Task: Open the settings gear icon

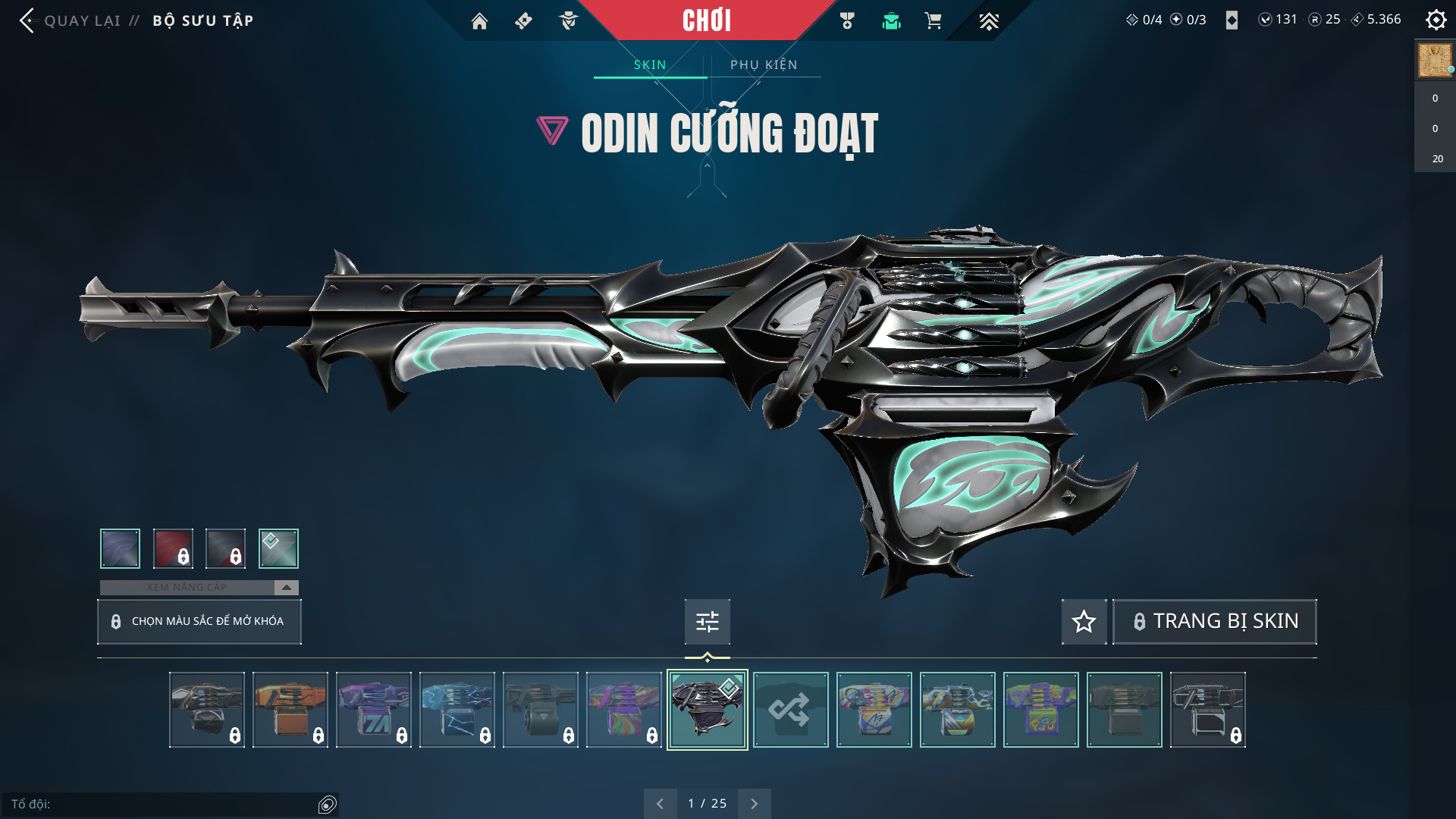Action: [x=1436, y=20]
